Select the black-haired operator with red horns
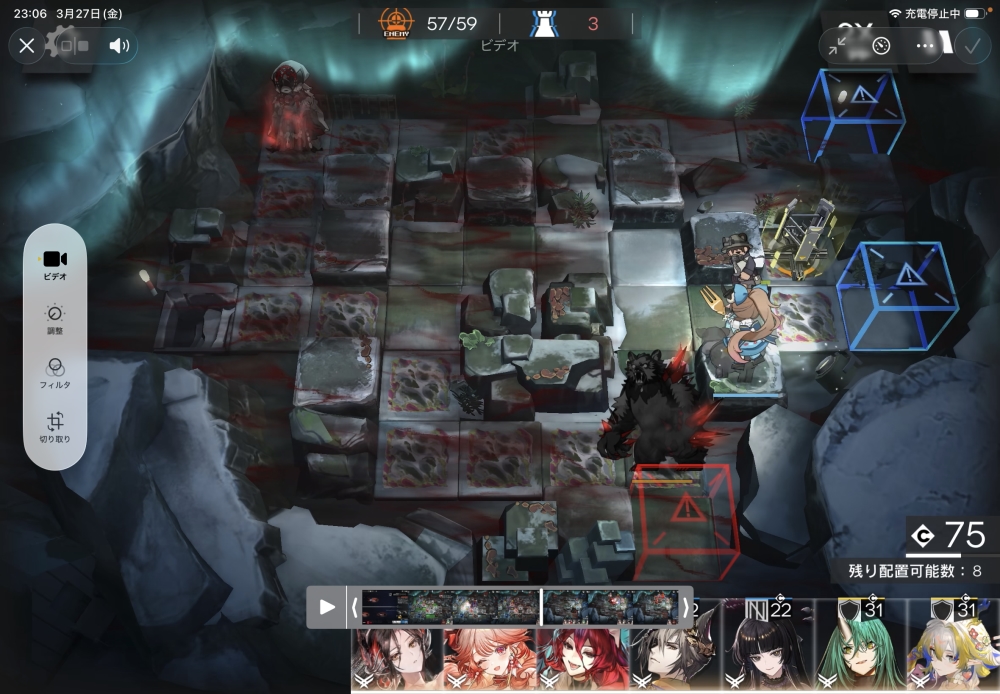This screenshot has height=694, width=1000. click(x=397, y=658)
